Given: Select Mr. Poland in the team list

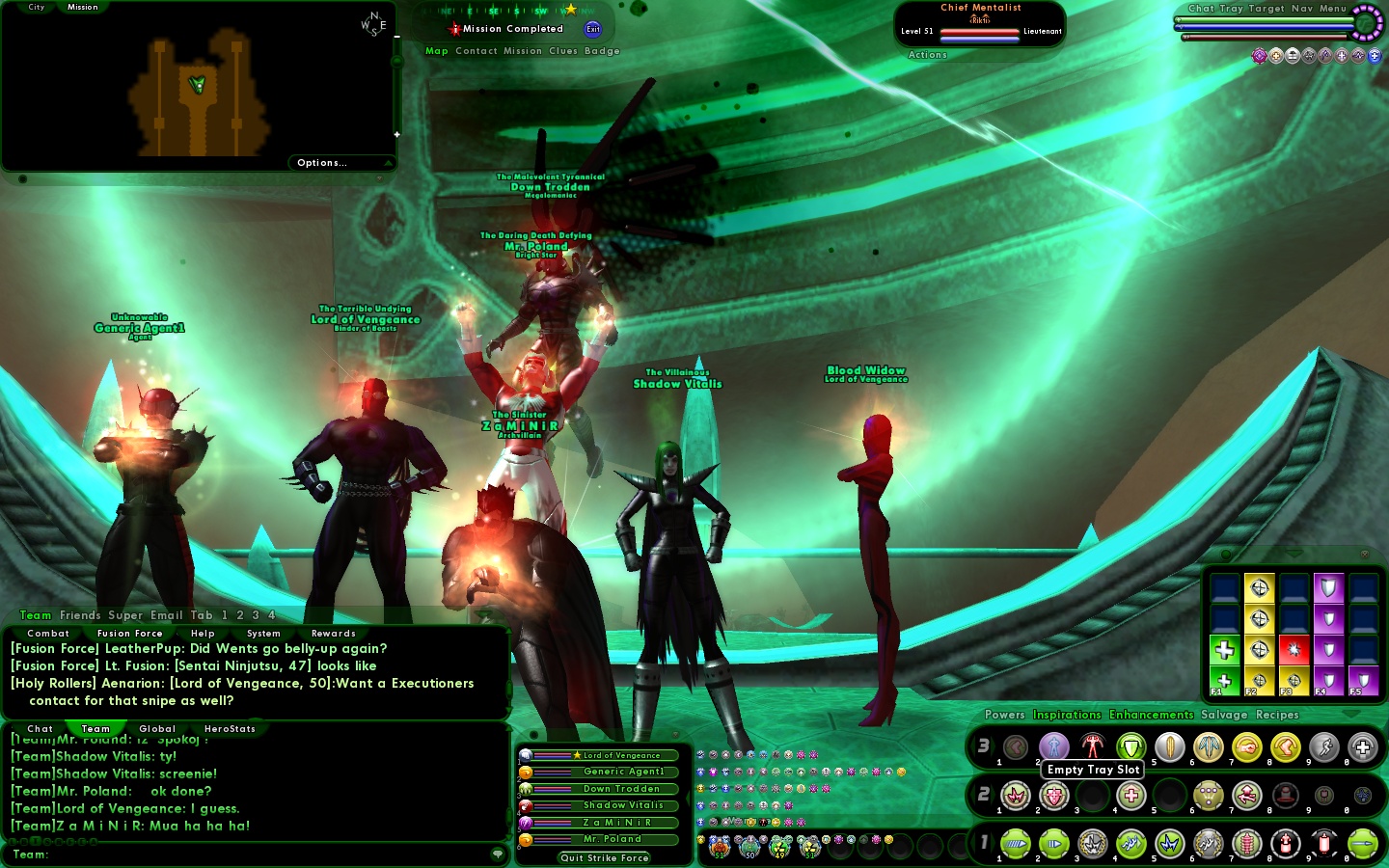Looking at the screenshot, I should pyautogui.click(x=613, y=839).
